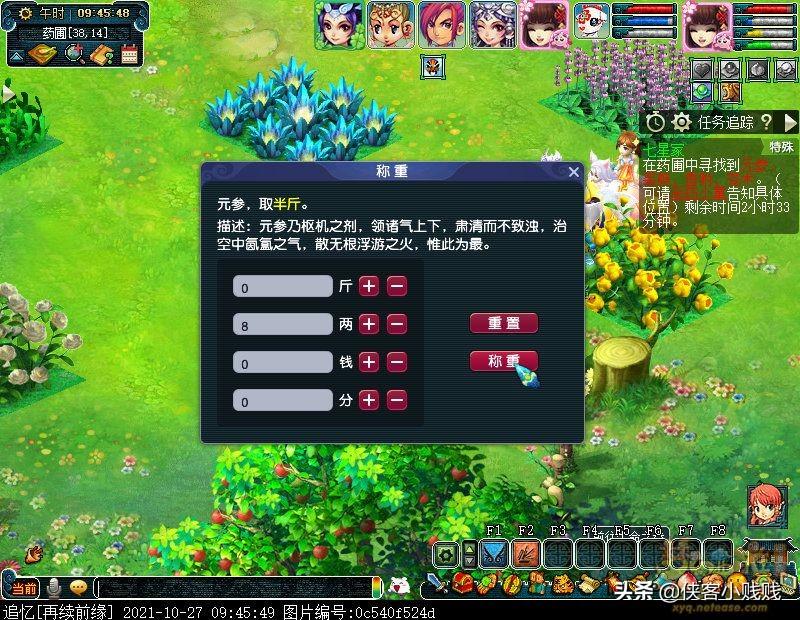Decrease the 斤 value with minus
Screen dimensions: 800x620
397,286
